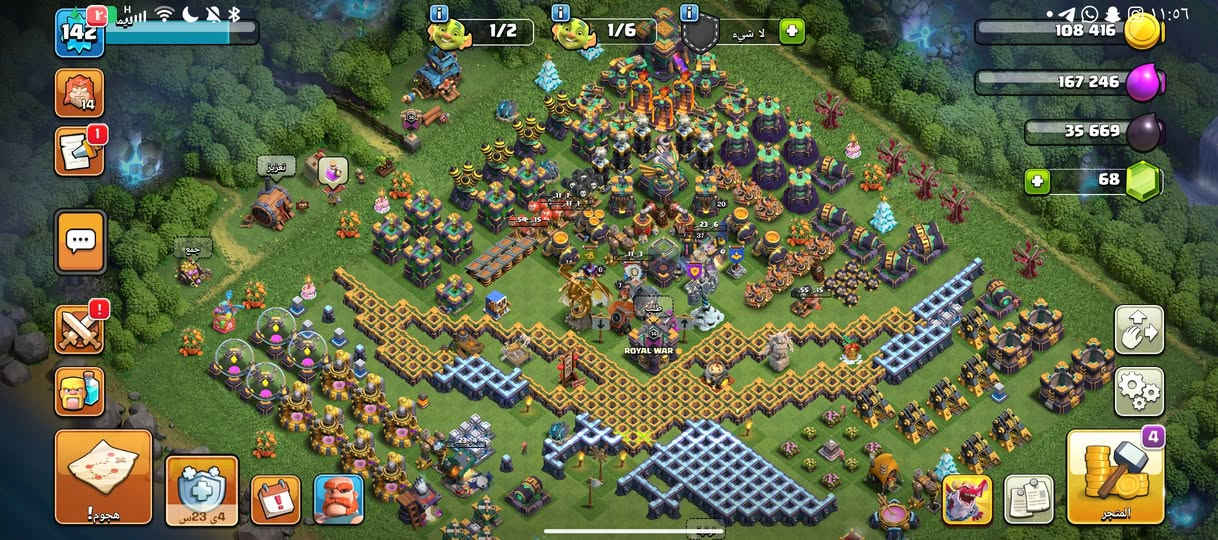Open the paper and pencil icon with red badge
This screenshot has height=540, width=1218.
(80, 152)
